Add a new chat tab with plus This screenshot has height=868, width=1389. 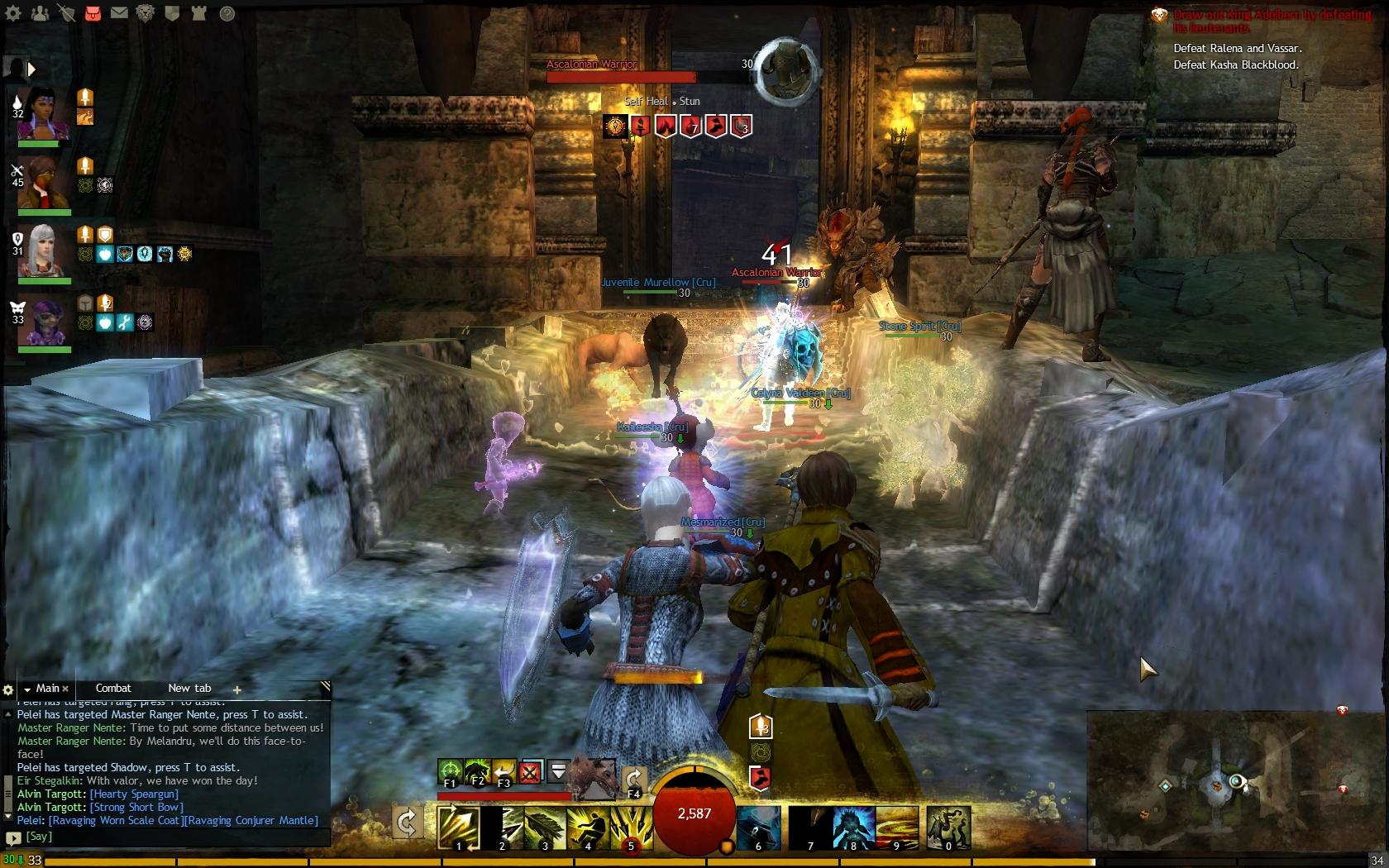[x=237, y=689]
